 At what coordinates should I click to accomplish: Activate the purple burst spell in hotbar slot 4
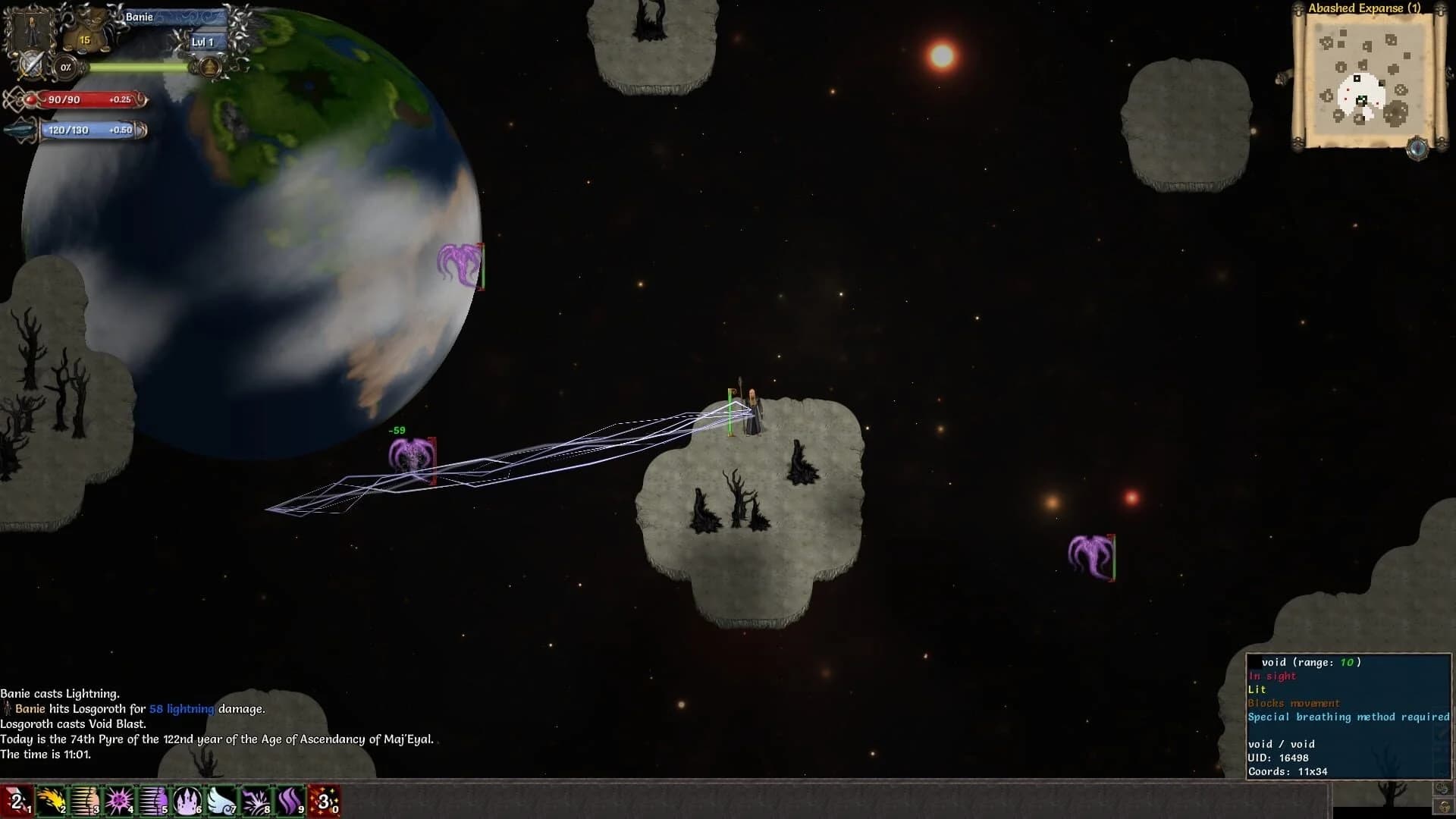click(x=119, y=800)
